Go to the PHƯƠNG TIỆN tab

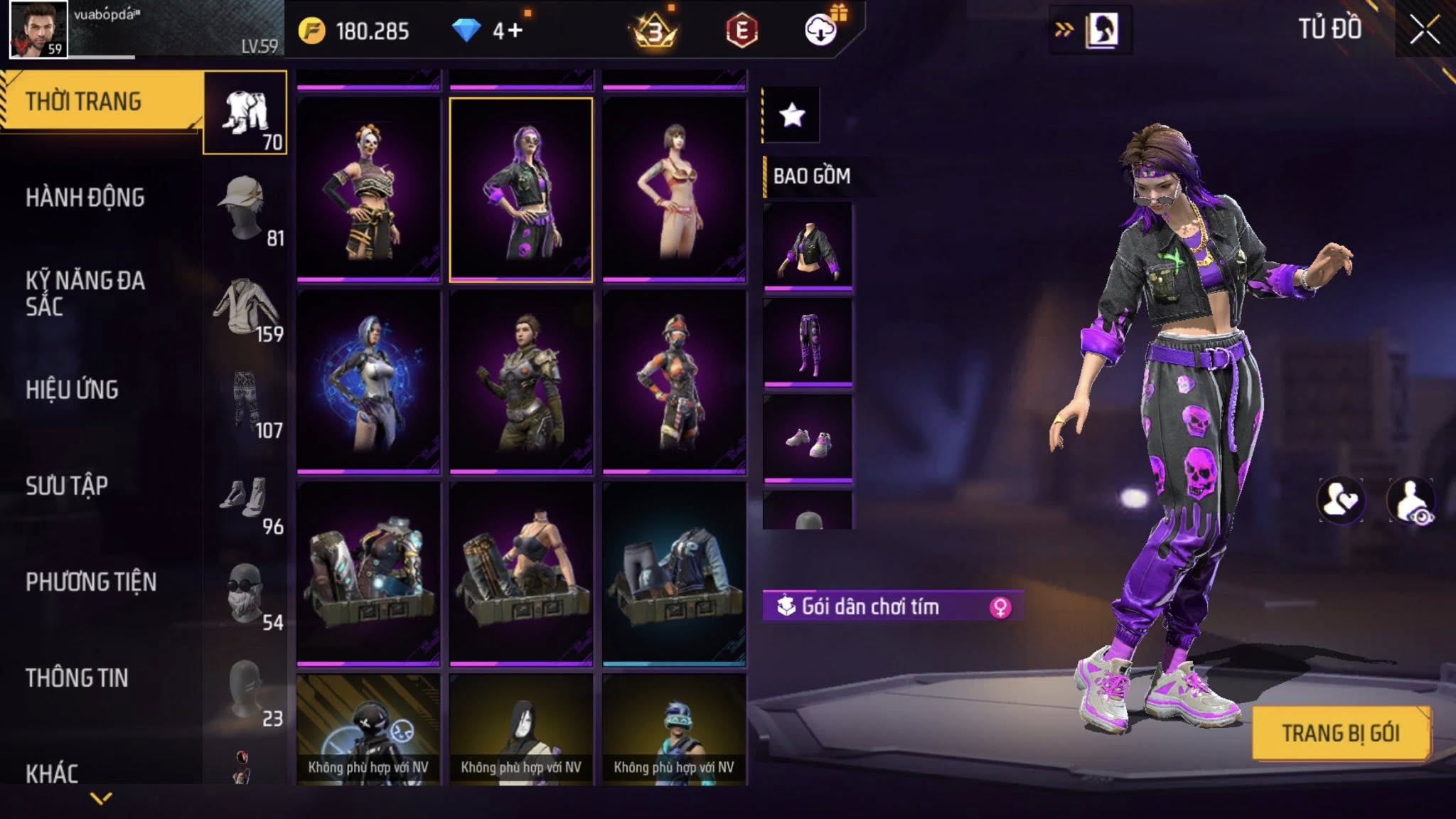91,582
